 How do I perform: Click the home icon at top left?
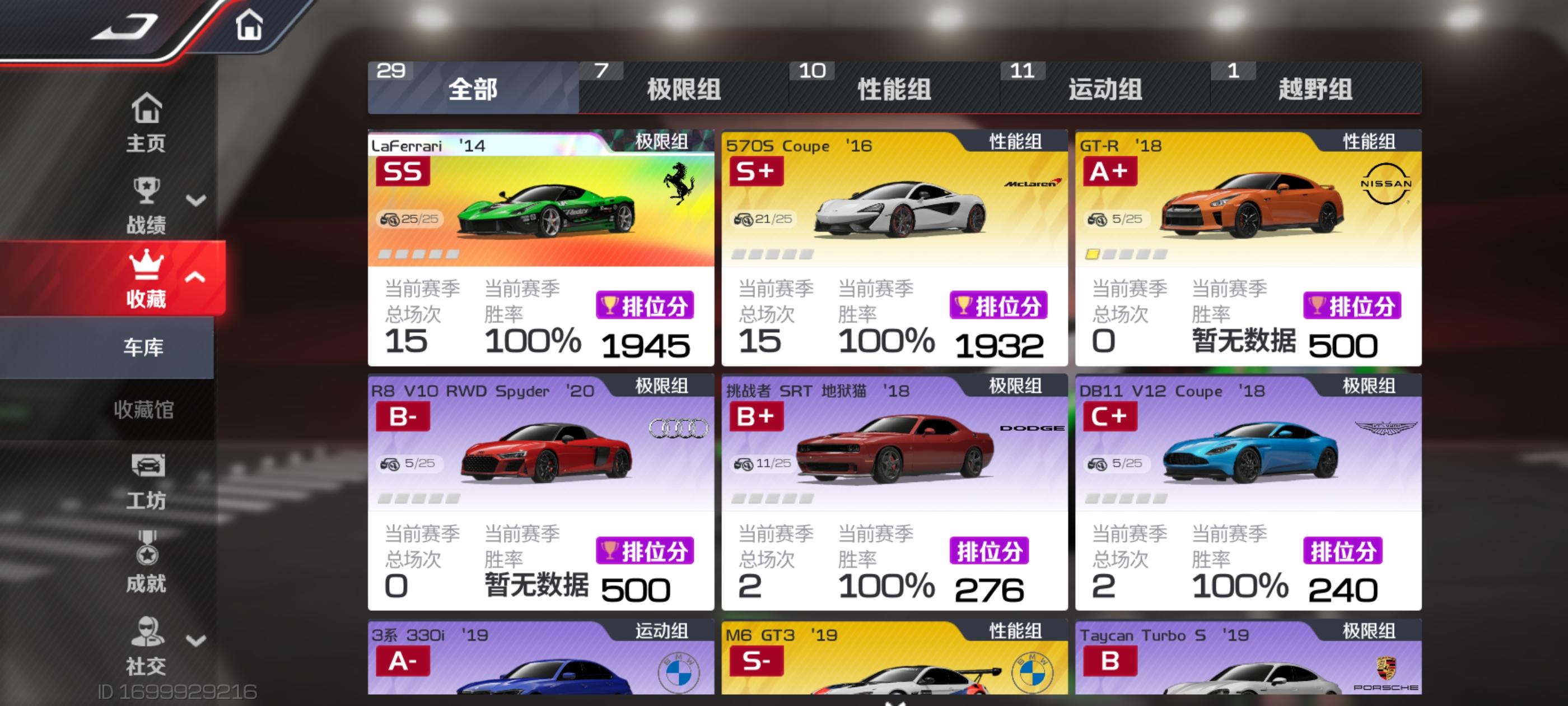tap(250, 25)
